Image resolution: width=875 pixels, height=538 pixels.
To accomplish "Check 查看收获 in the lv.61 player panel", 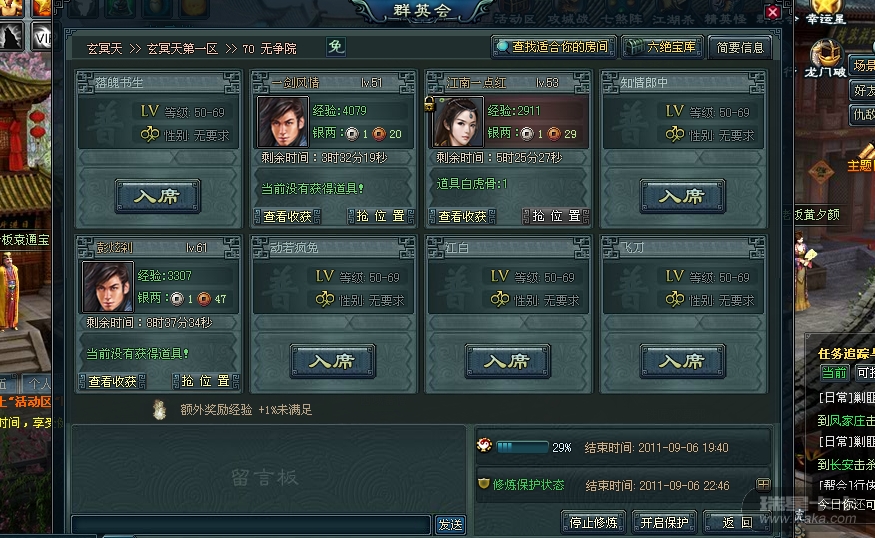I will tap(113, 381).
